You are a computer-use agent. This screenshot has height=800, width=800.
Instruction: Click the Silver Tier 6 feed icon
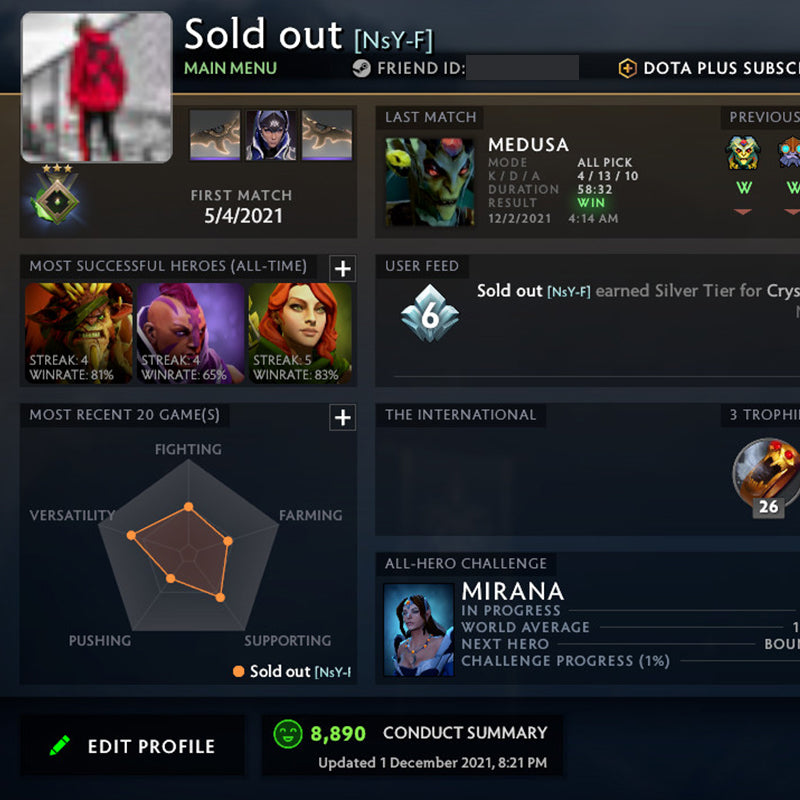[428, 313]
